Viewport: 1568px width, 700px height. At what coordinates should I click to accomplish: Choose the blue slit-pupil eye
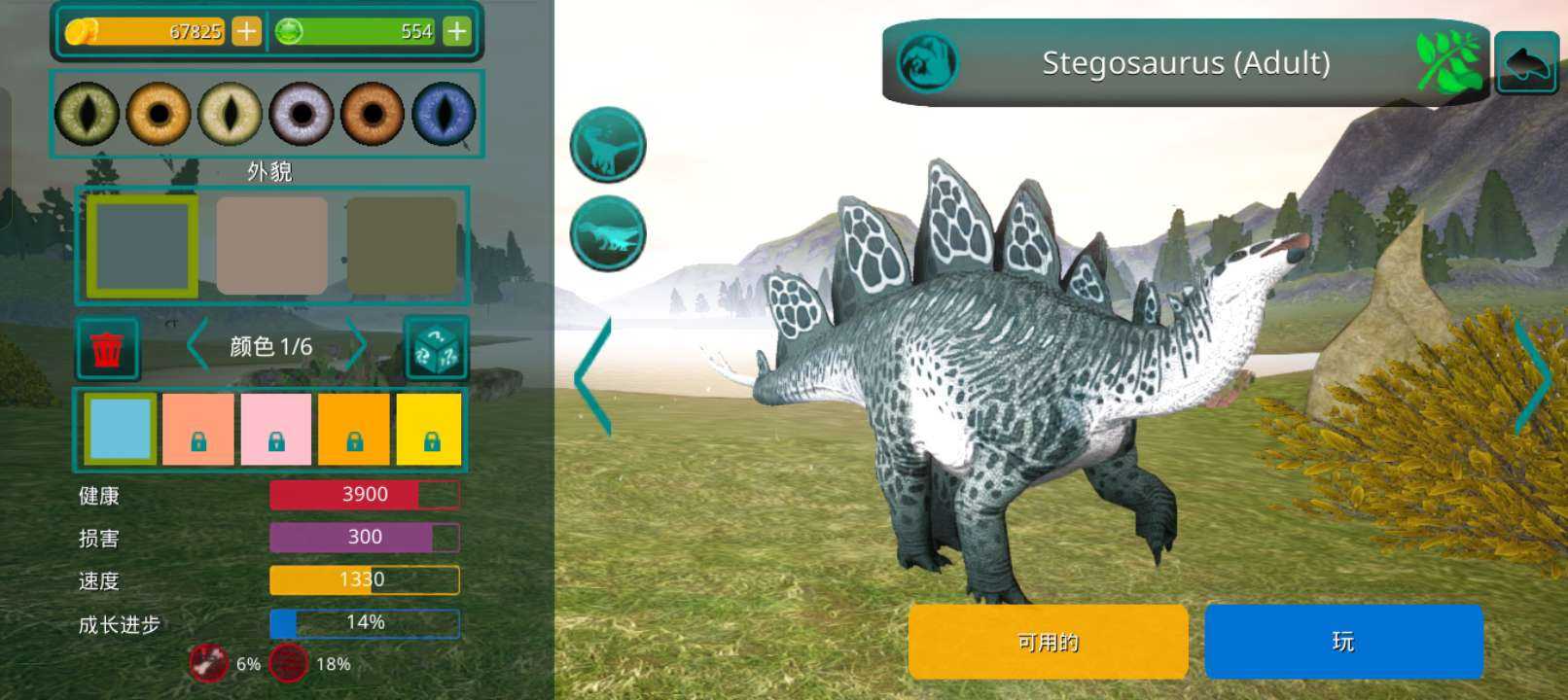tap(444, 114)
